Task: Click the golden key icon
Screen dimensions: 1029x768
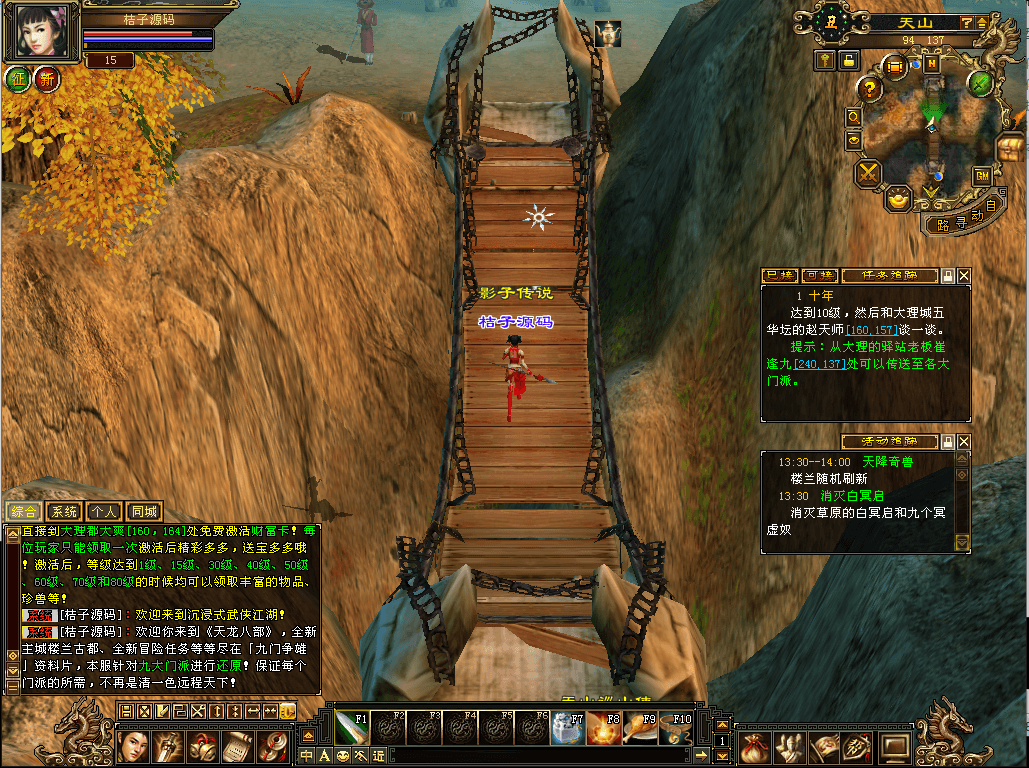Action: click(x=825, y=60)
